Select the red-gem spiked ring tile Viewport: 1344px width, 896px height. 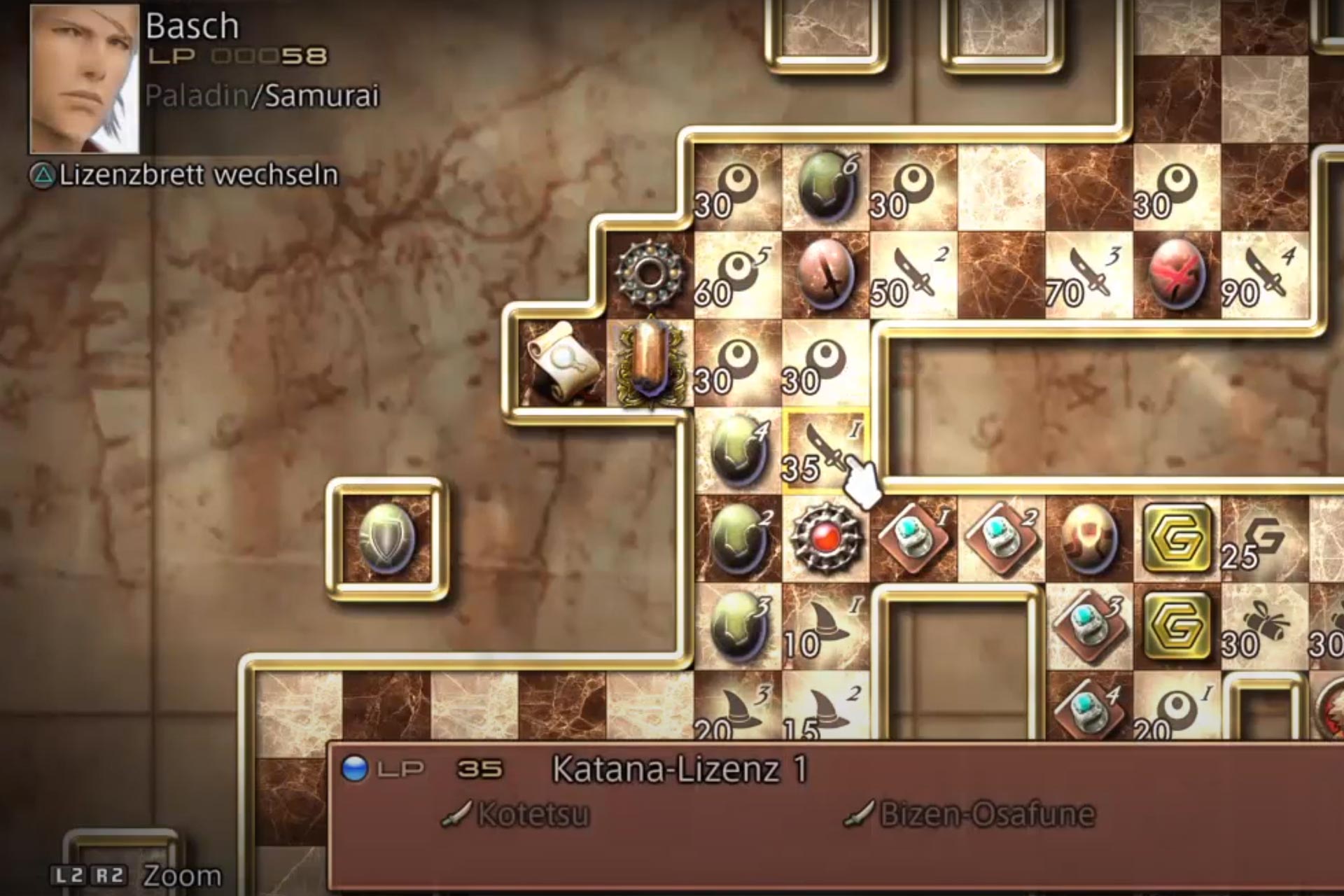pyautogui.click(x=826, y=539)
